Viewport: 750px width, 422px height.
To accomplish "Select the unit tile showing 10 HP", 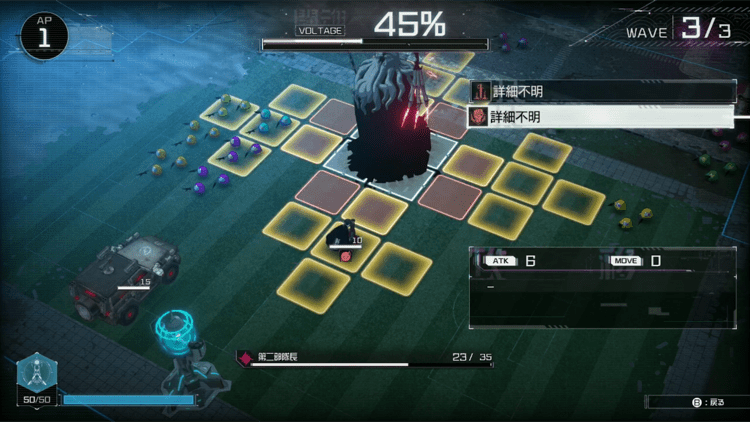I will (x=343, y=240).
